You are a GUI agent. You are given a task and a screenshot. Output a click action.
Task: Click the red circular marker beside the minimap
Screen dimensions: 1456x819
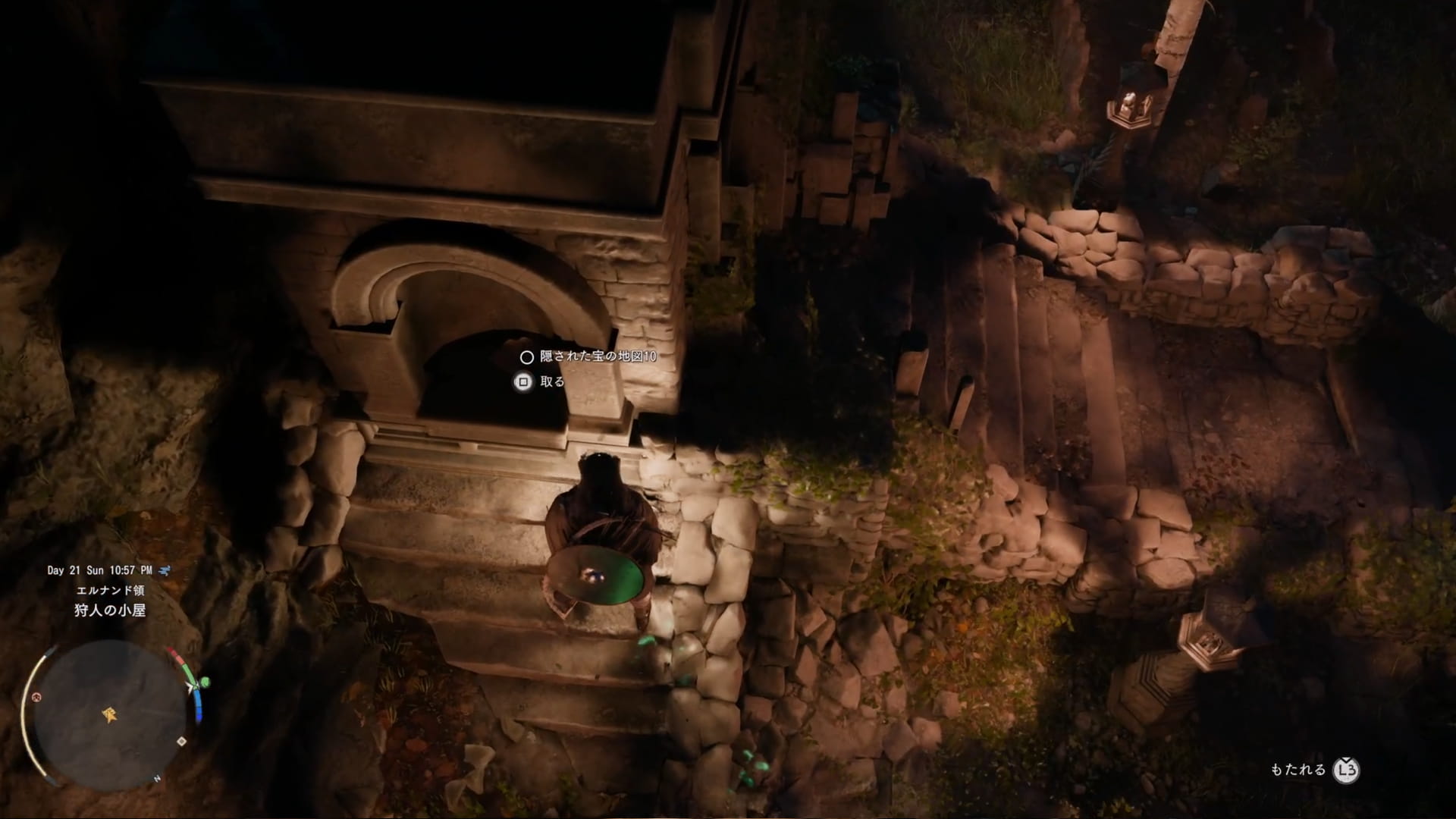[36, 697]
